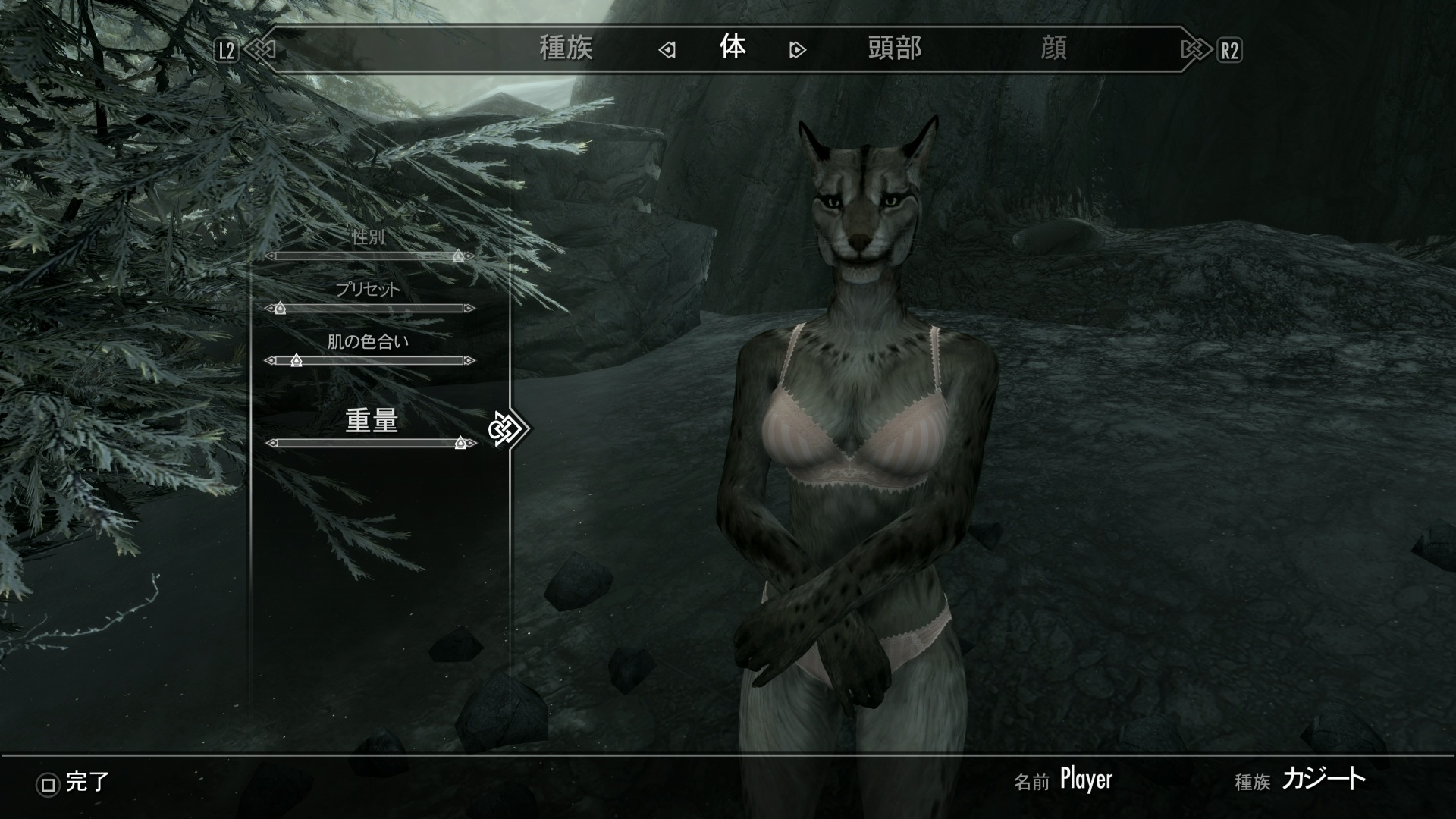Screen dimensions: 1456x819
Task: Adjust the プリセット preset slider
Action: click(x=370, y=308)
